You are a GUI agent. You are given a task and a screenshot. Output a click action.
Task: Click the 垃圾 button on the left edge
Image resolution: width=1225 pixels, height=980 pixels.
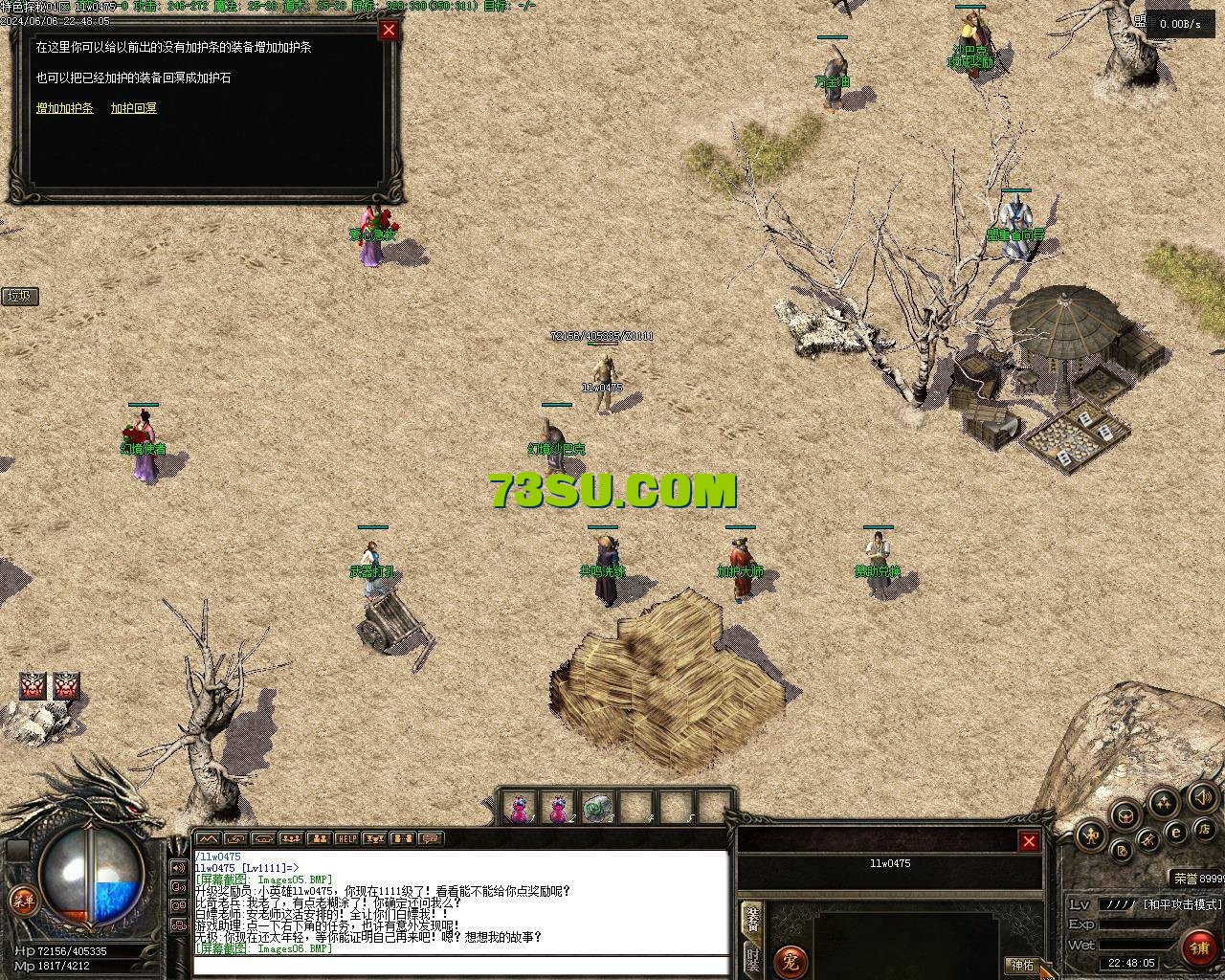coord(19,296)
